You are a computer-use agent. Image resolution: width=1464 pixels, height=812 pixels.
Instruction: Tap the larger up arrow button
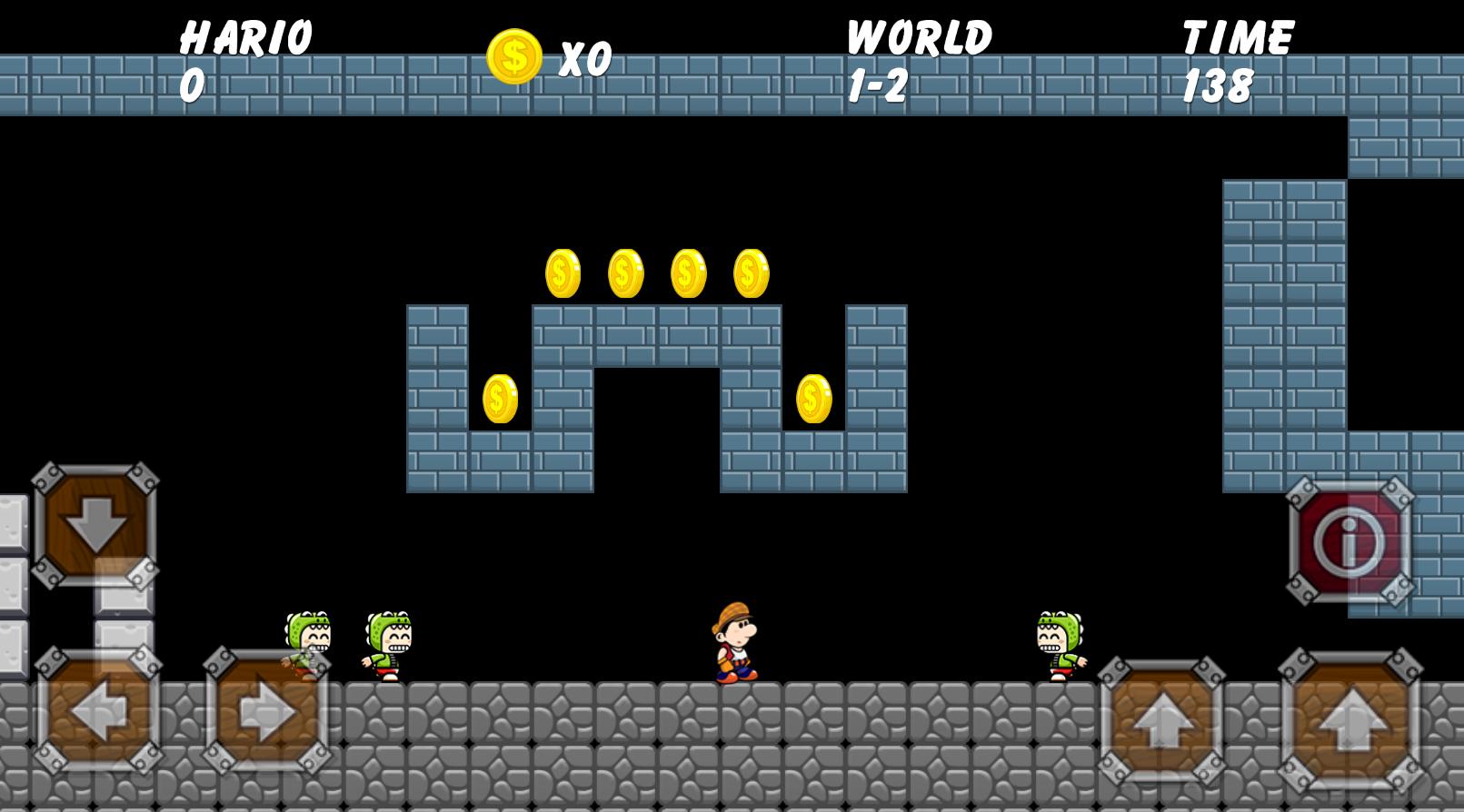click(1350, 719)
